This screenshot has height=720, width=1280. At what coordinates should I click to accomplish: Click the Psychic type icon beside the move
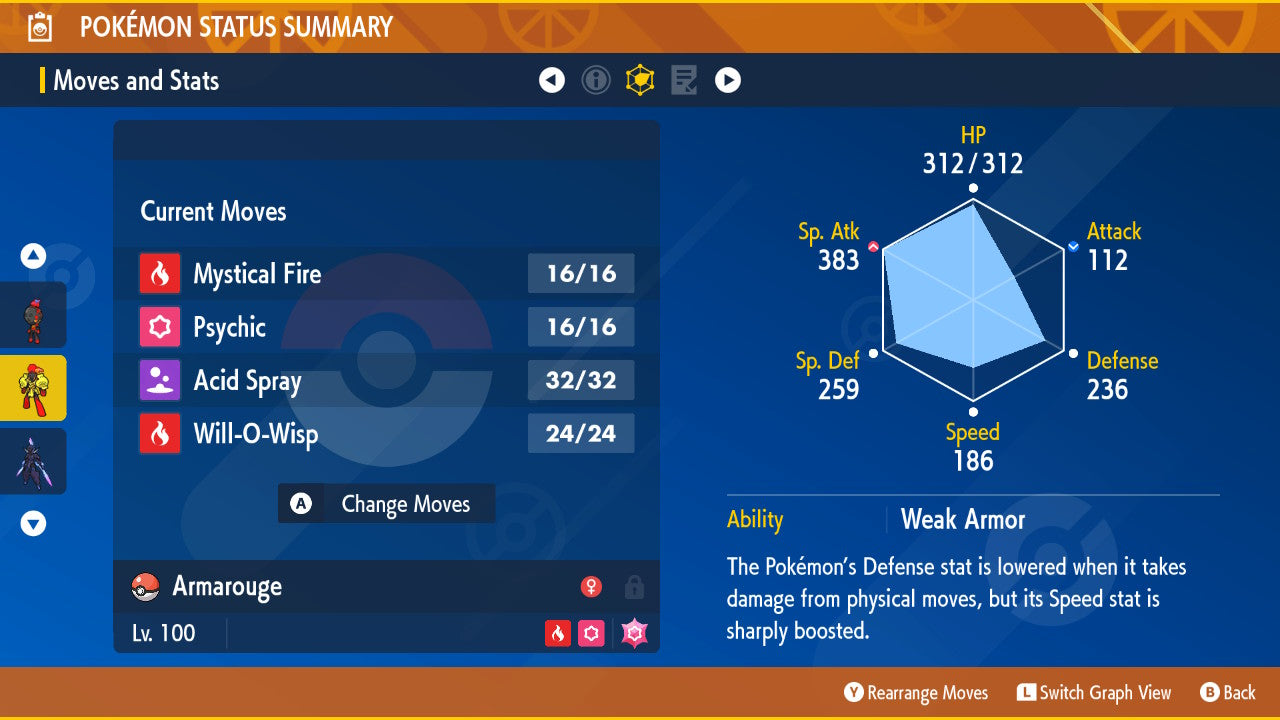(x=159, y=327)
